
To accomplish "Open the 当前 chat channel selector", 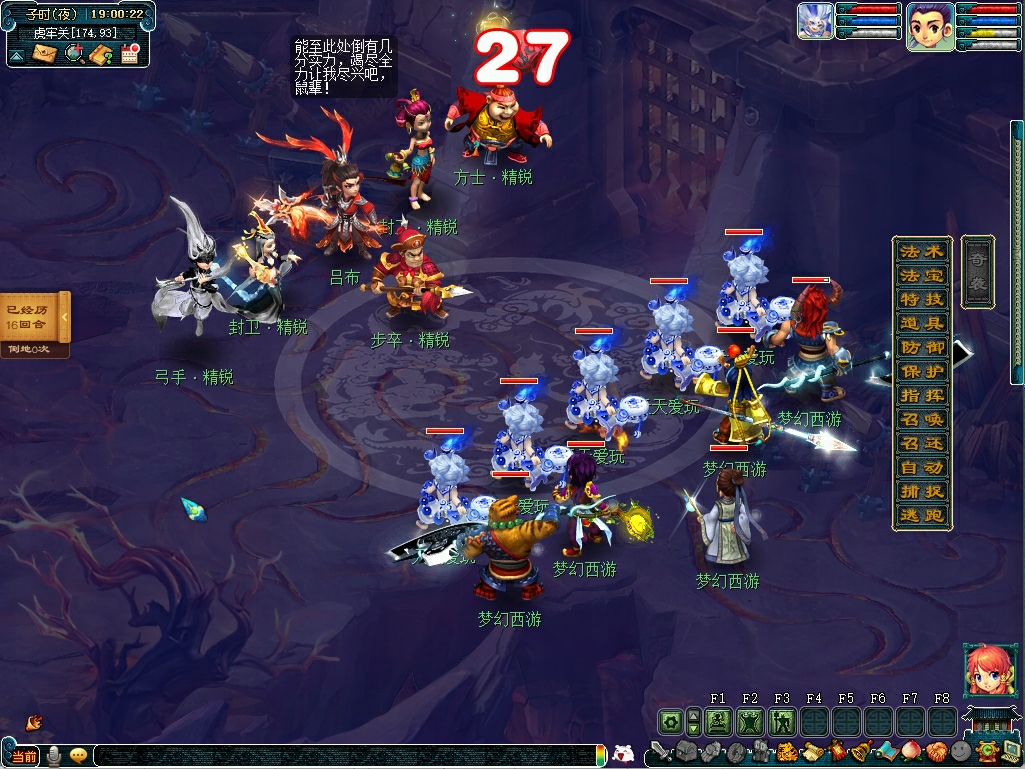I will click(24, 756).
